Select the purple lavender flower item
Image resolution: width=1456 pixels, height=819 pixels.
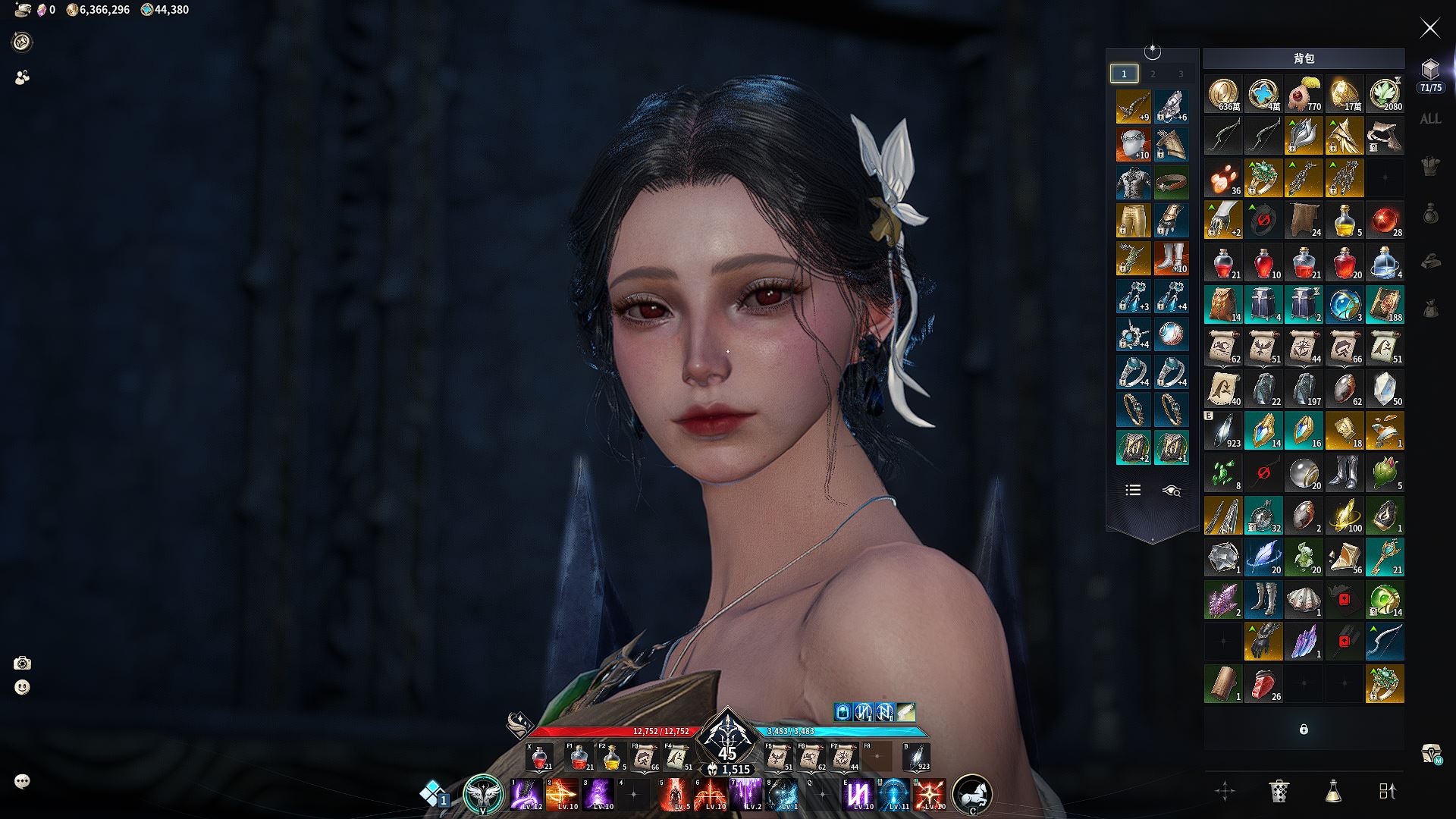(1222, 600)
